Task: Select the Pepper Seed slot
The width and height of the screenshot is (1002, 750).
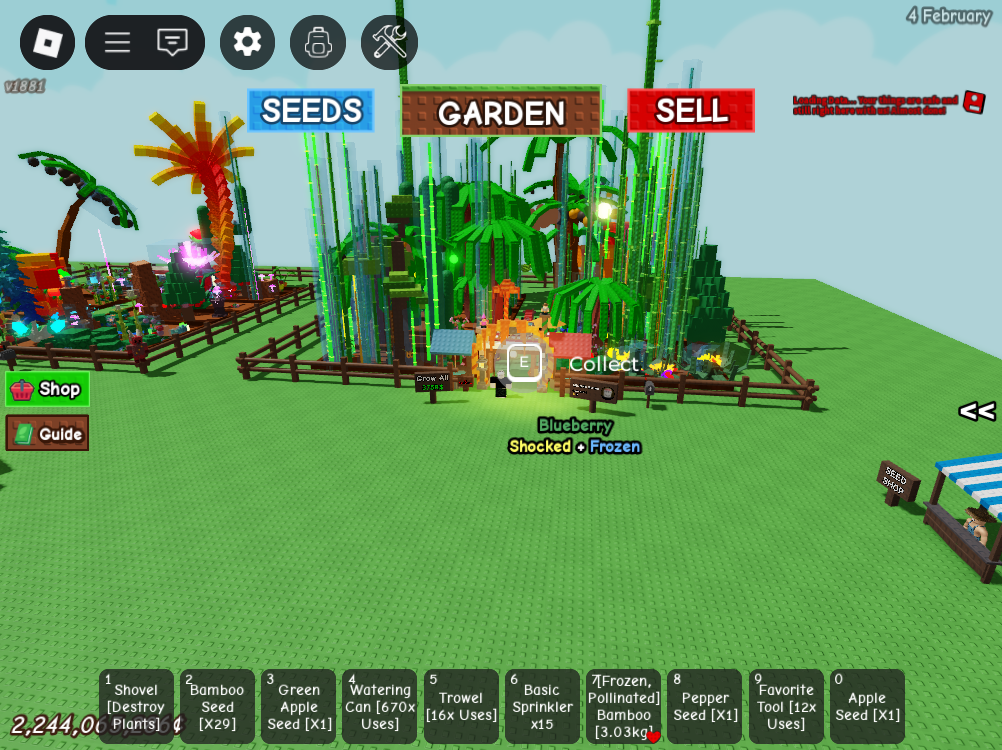Action: pos(705,706)
